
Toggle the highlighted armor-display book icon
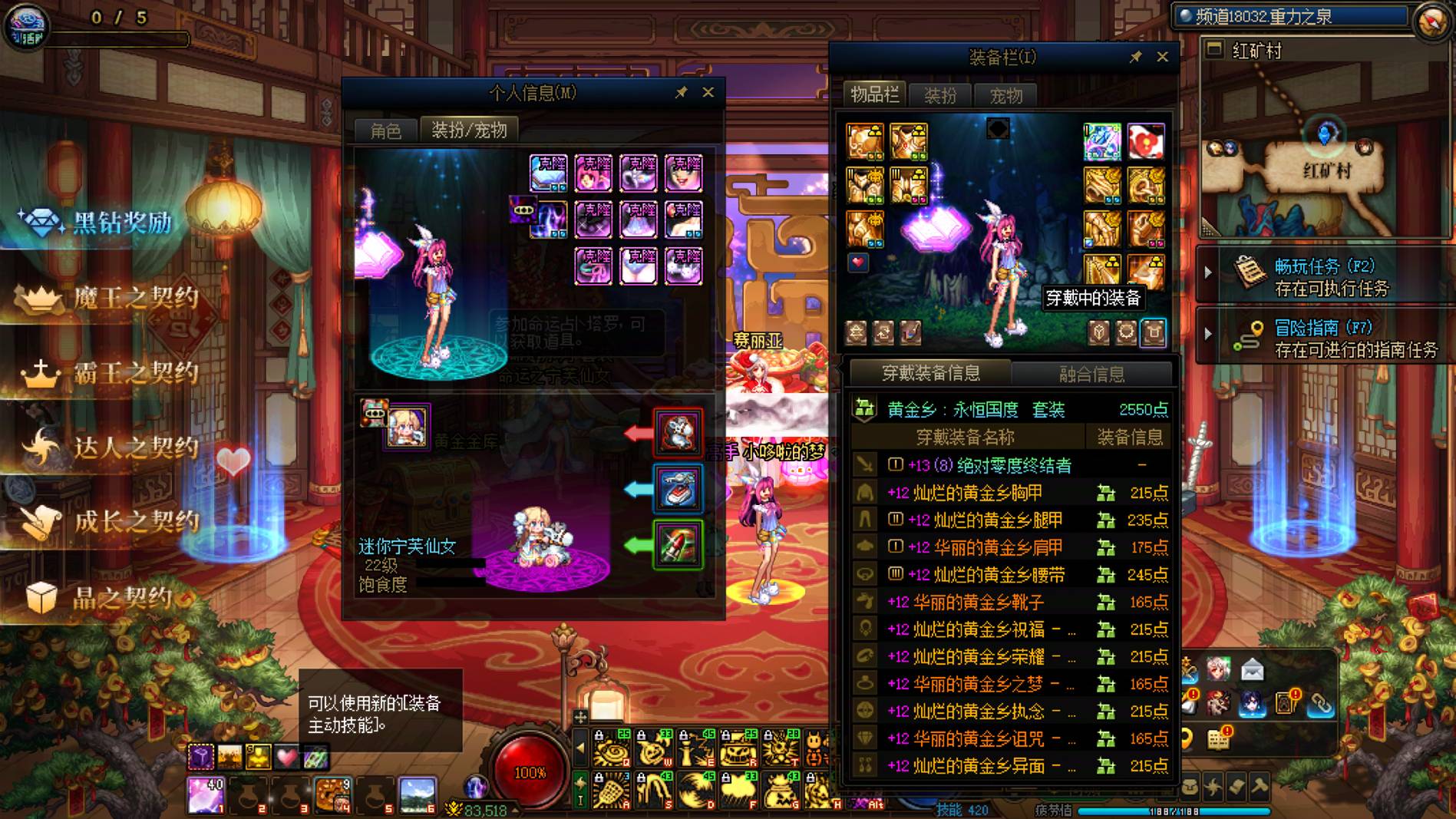pos(1154,333)
